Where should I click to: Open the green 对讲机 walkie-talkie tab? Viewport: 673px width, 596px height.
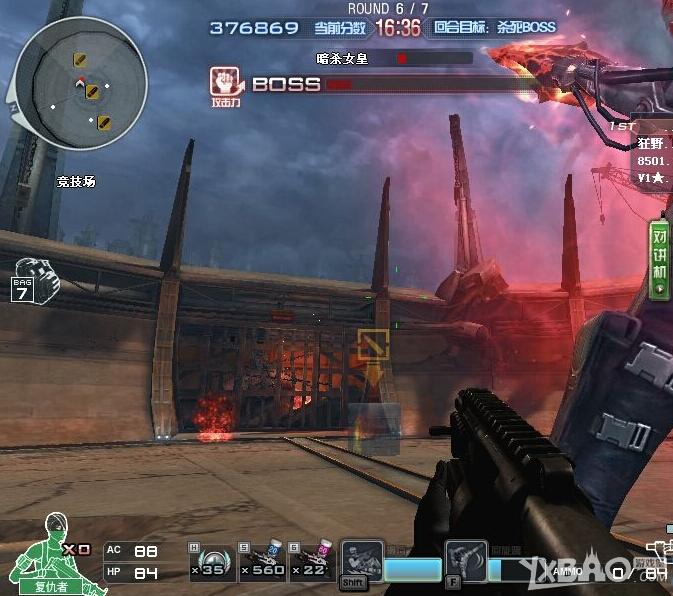pyautogui.click(x=660, y=258)
